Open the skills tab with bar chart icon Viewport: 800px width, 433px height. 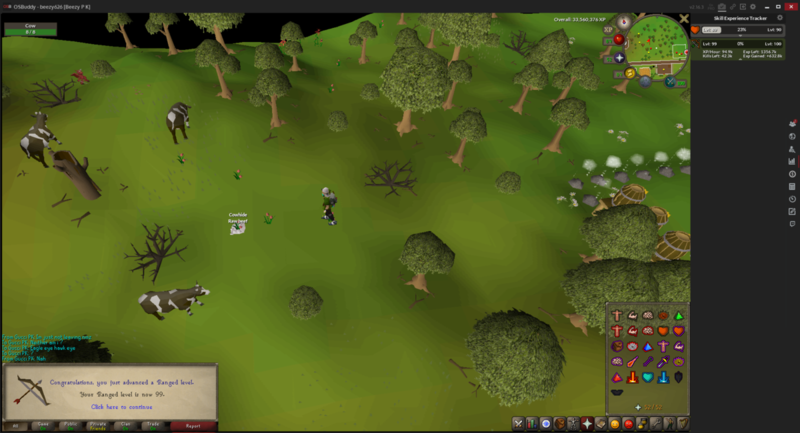(x=532, y=424)
